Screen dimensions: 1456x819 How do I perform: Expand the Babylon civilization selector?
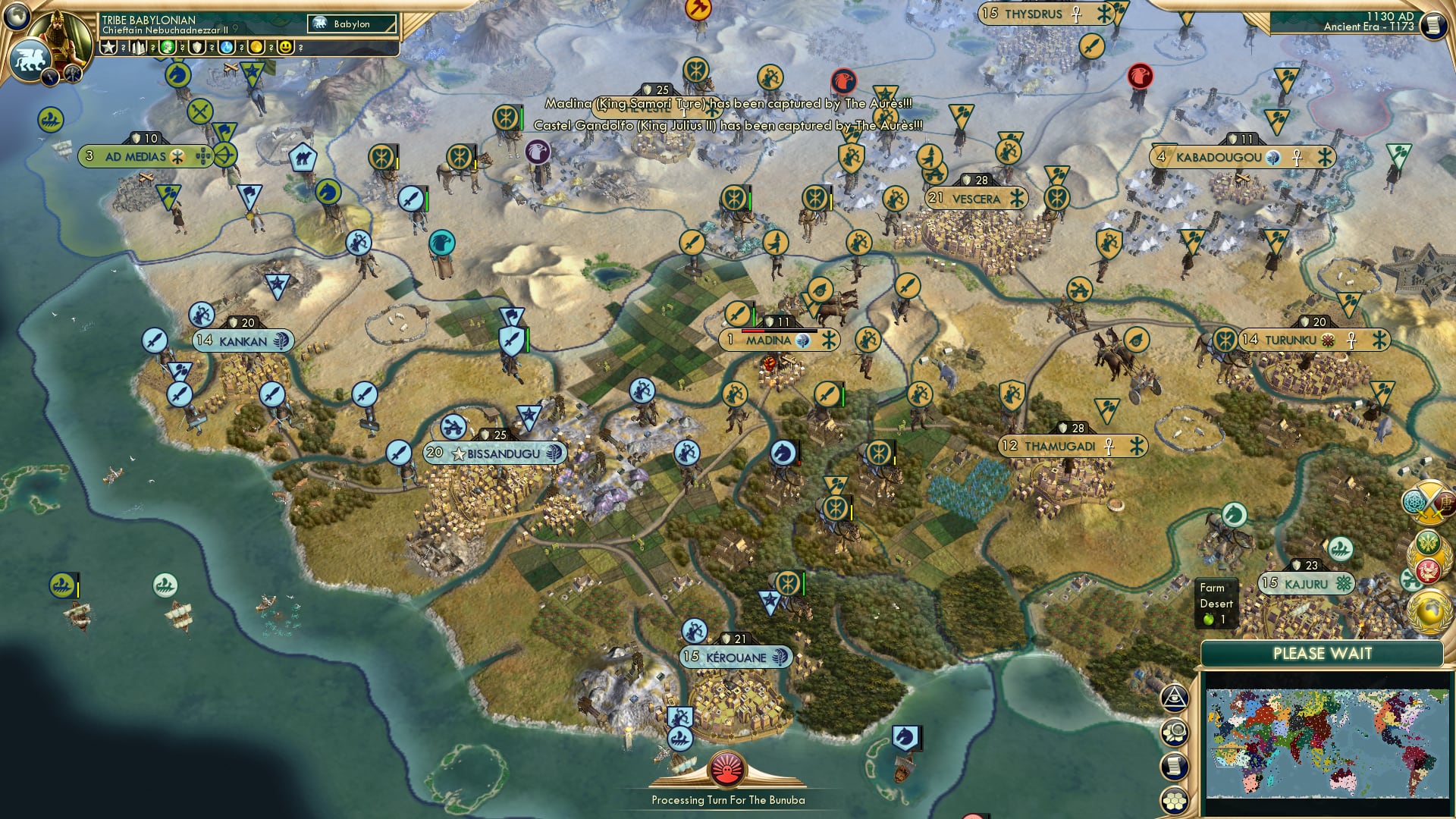click(x=352, y=24)
